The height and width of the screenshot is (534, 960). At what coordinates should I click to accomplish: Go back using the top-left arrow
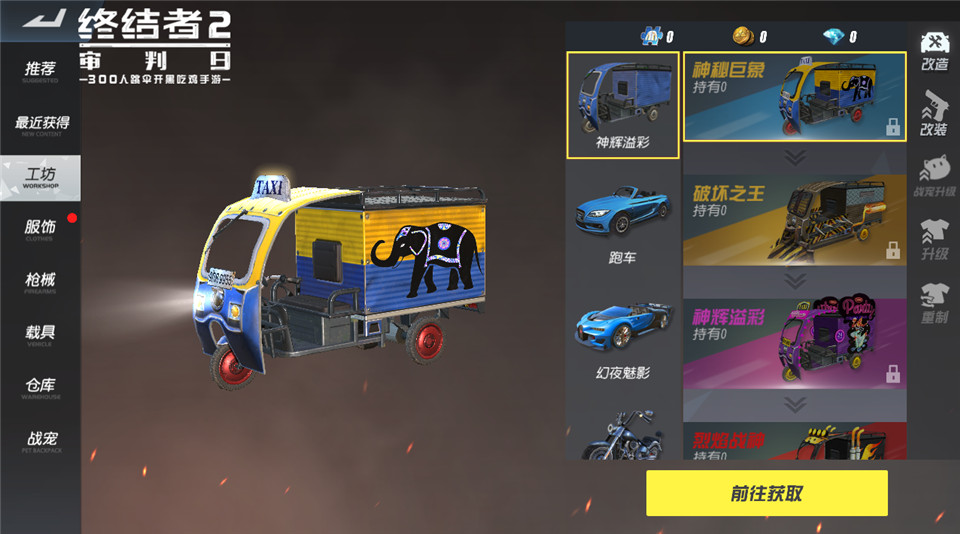point(42,19)
